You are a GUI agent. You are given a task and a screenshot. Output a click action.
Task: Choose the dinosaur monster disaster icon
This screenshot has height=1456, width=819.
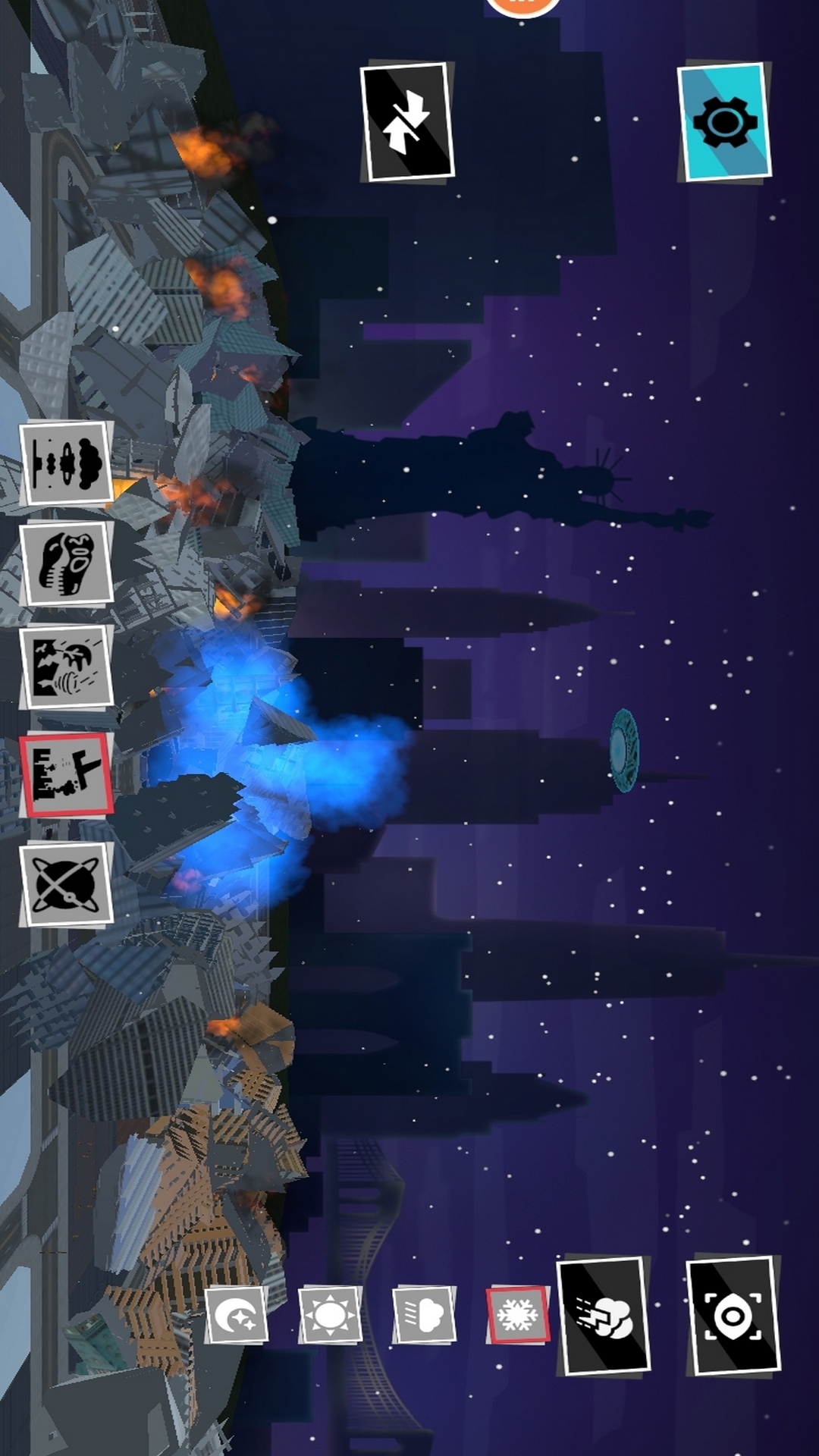[66, 563]
